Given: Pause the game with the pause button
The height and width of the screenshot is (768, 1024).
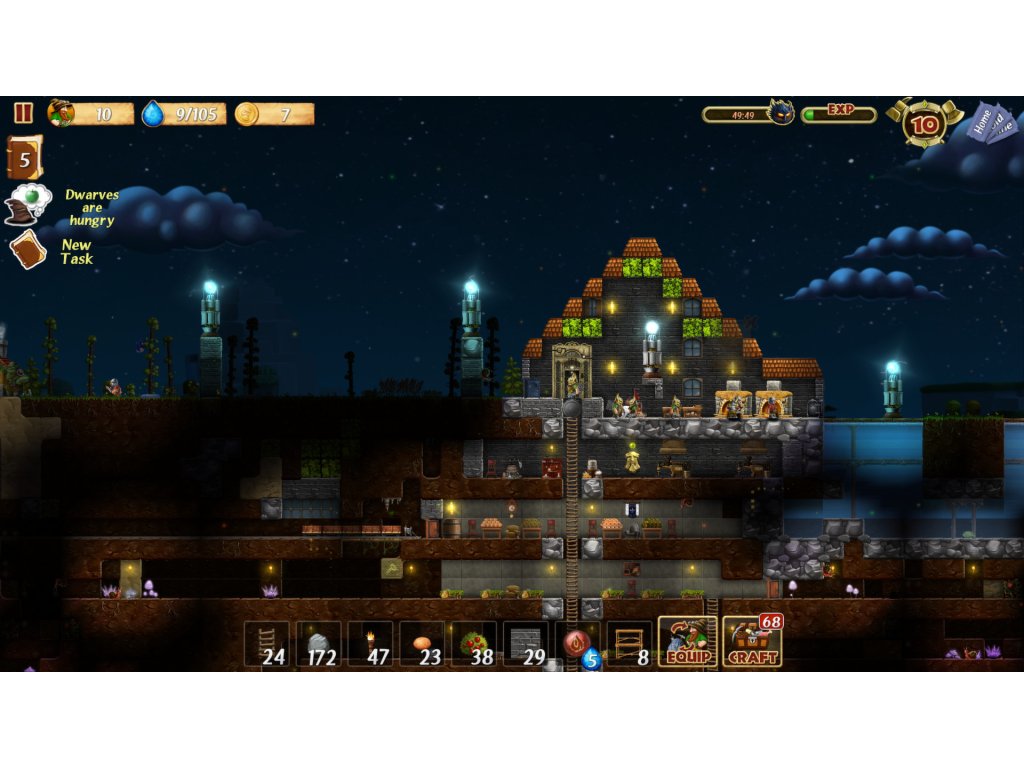Looking at the screenshot, I should 23,113.
